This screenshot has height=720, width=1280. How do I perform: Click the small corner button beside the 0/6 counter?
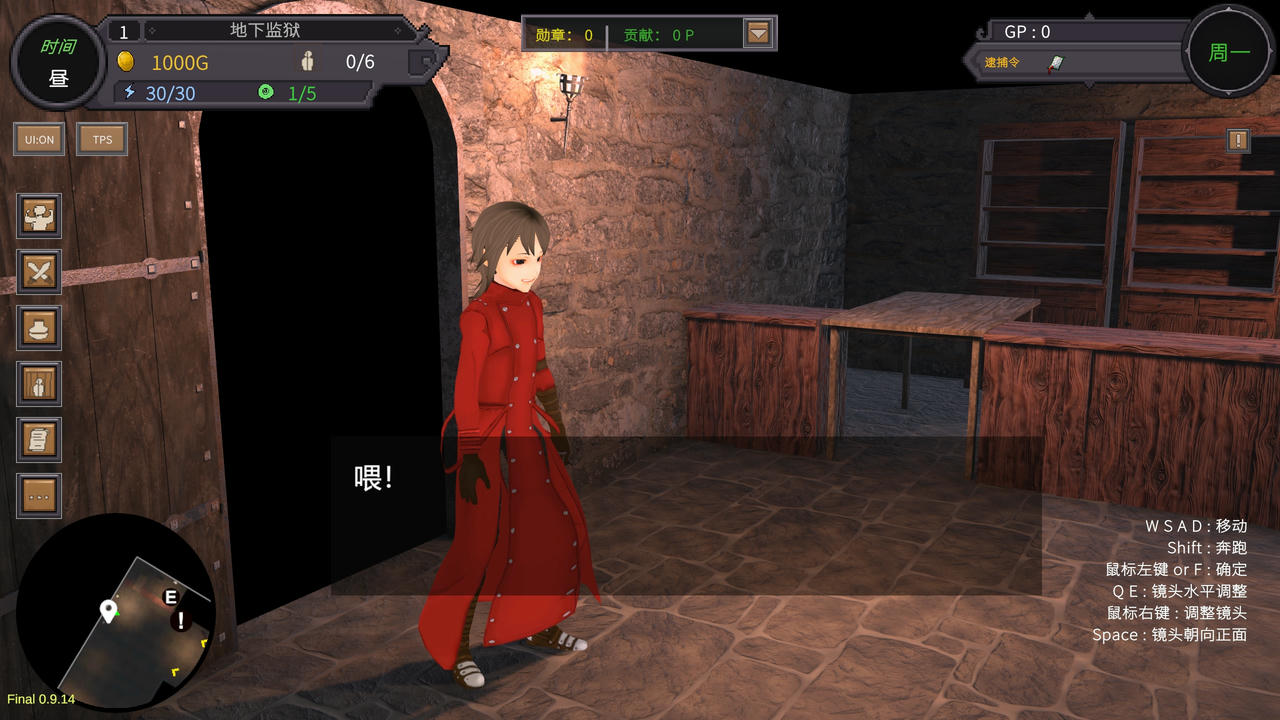[426, 63]
